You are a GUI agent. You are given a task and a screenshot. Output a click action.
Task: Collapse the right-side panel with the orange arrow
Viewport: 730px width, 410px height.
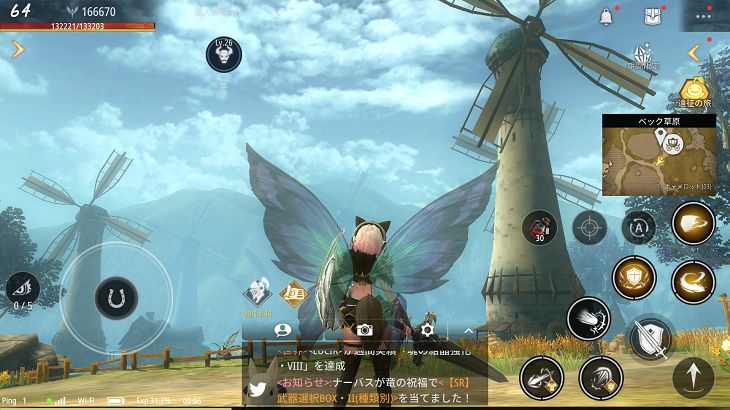point(694,53)
